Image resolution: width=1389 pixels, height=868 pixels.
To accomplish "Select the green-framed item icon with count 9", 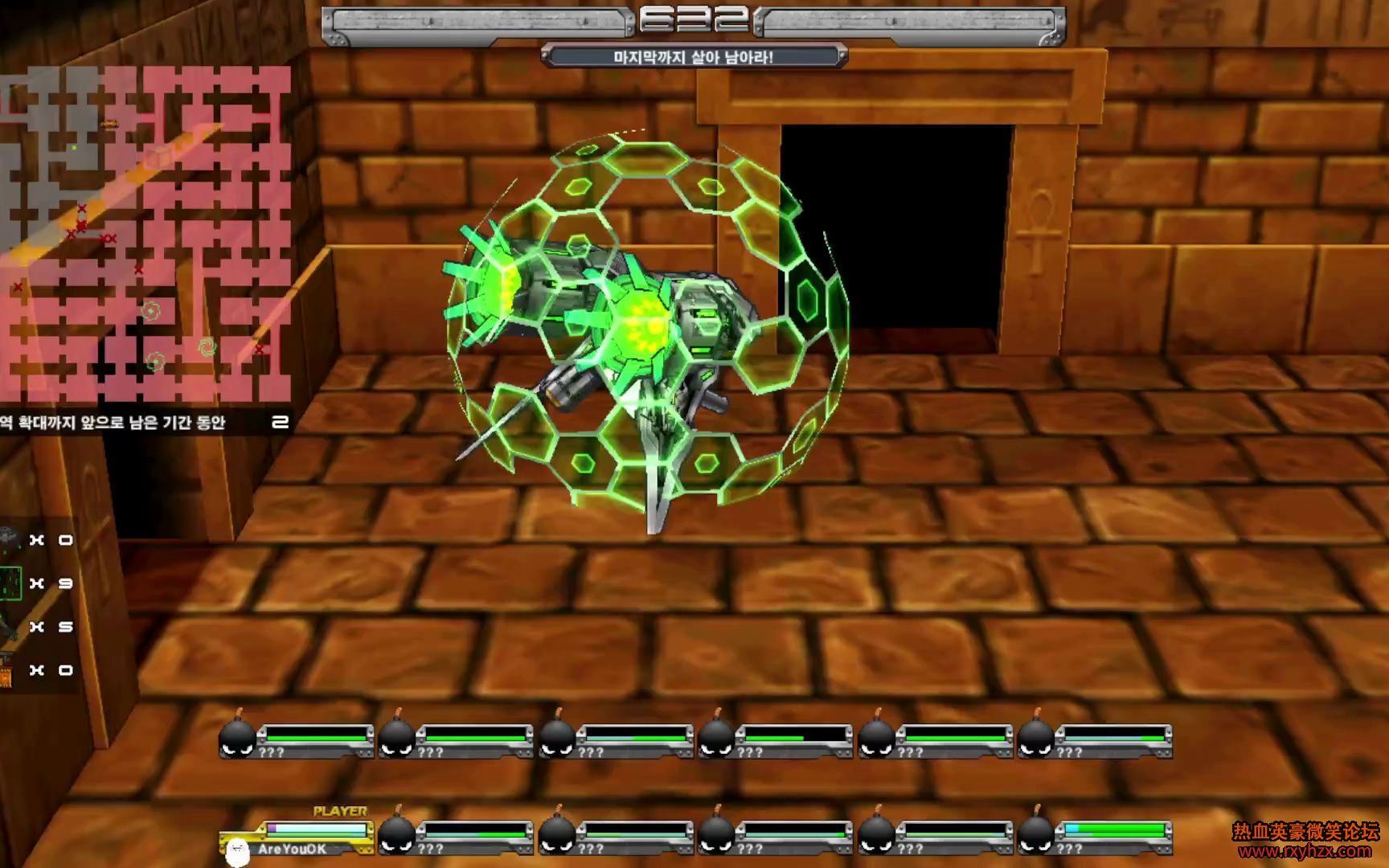I will (x=10, y=583).
